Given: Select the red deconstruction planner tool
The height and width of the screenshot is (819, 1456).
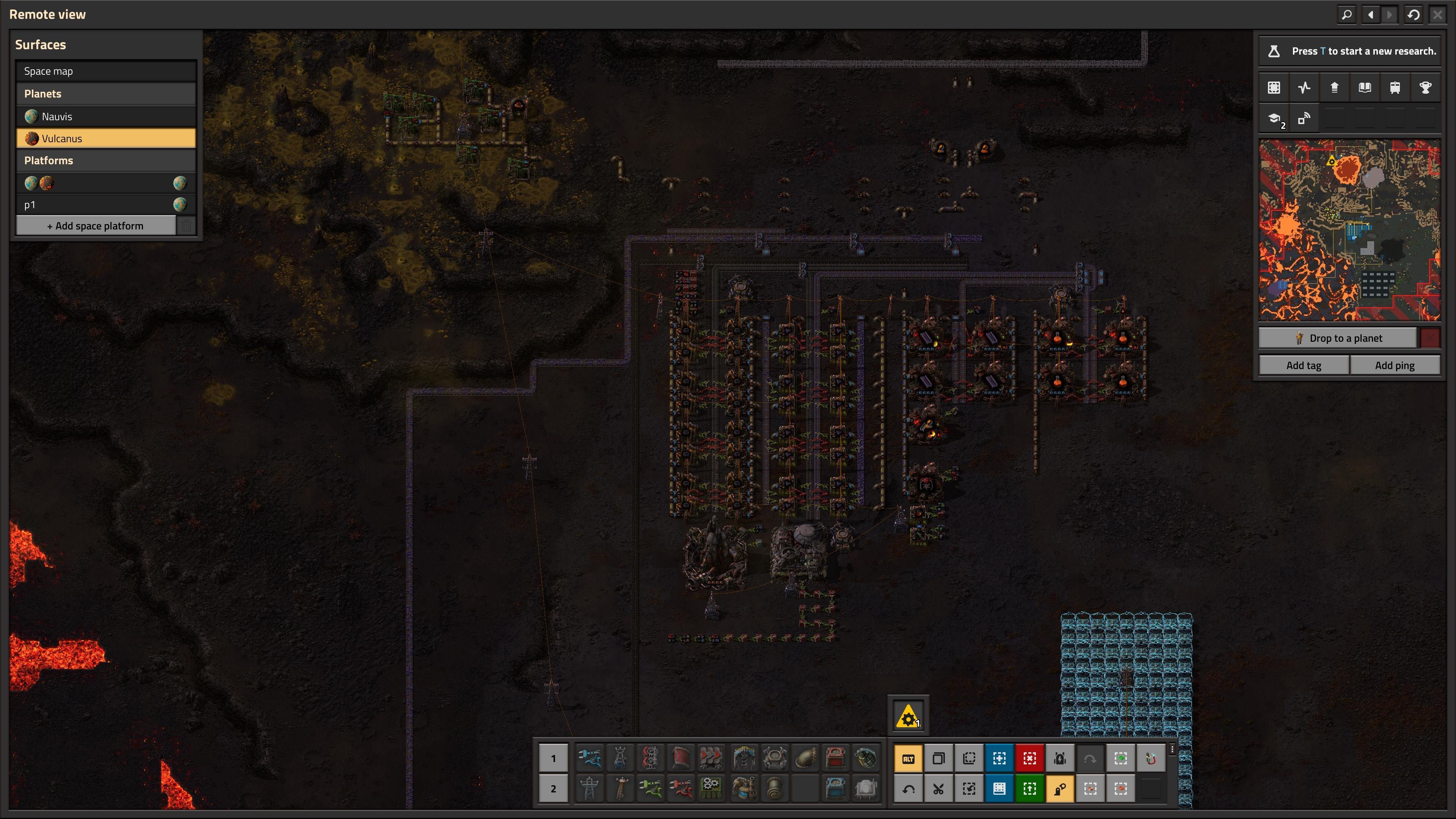Looking at the screenshot, I should (1029, 758).
